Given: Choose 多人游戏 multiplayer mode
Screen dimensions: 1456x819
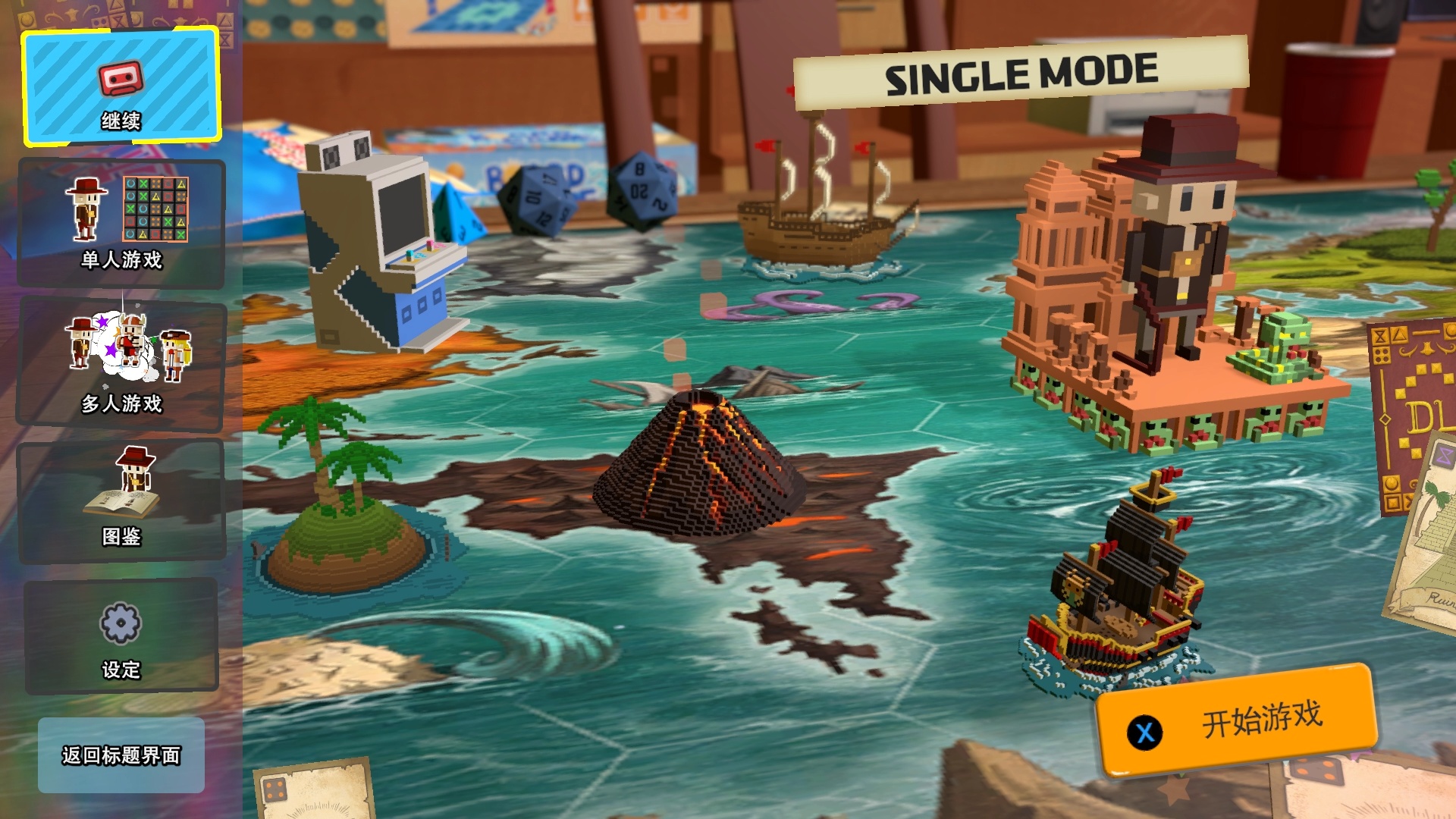Looking at the screenshot, I should click(121, 364).
